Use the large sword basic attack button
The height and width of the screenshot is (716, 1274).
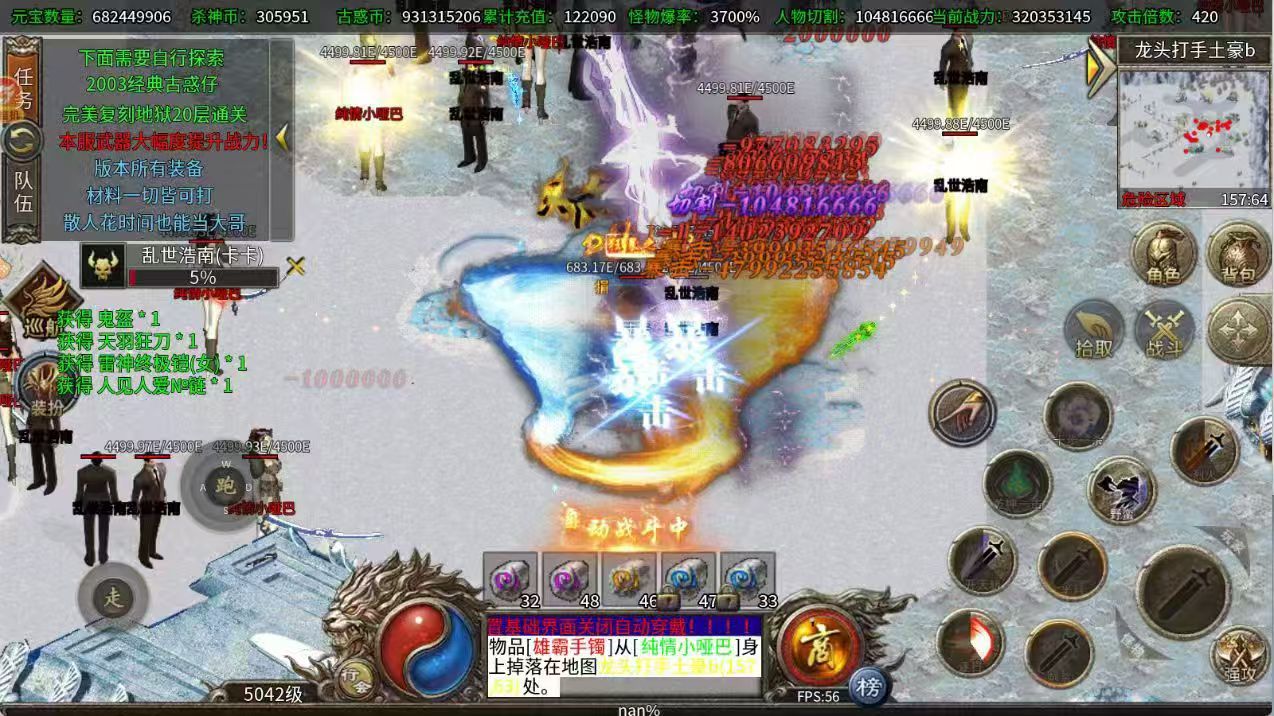click(1182, 592)
